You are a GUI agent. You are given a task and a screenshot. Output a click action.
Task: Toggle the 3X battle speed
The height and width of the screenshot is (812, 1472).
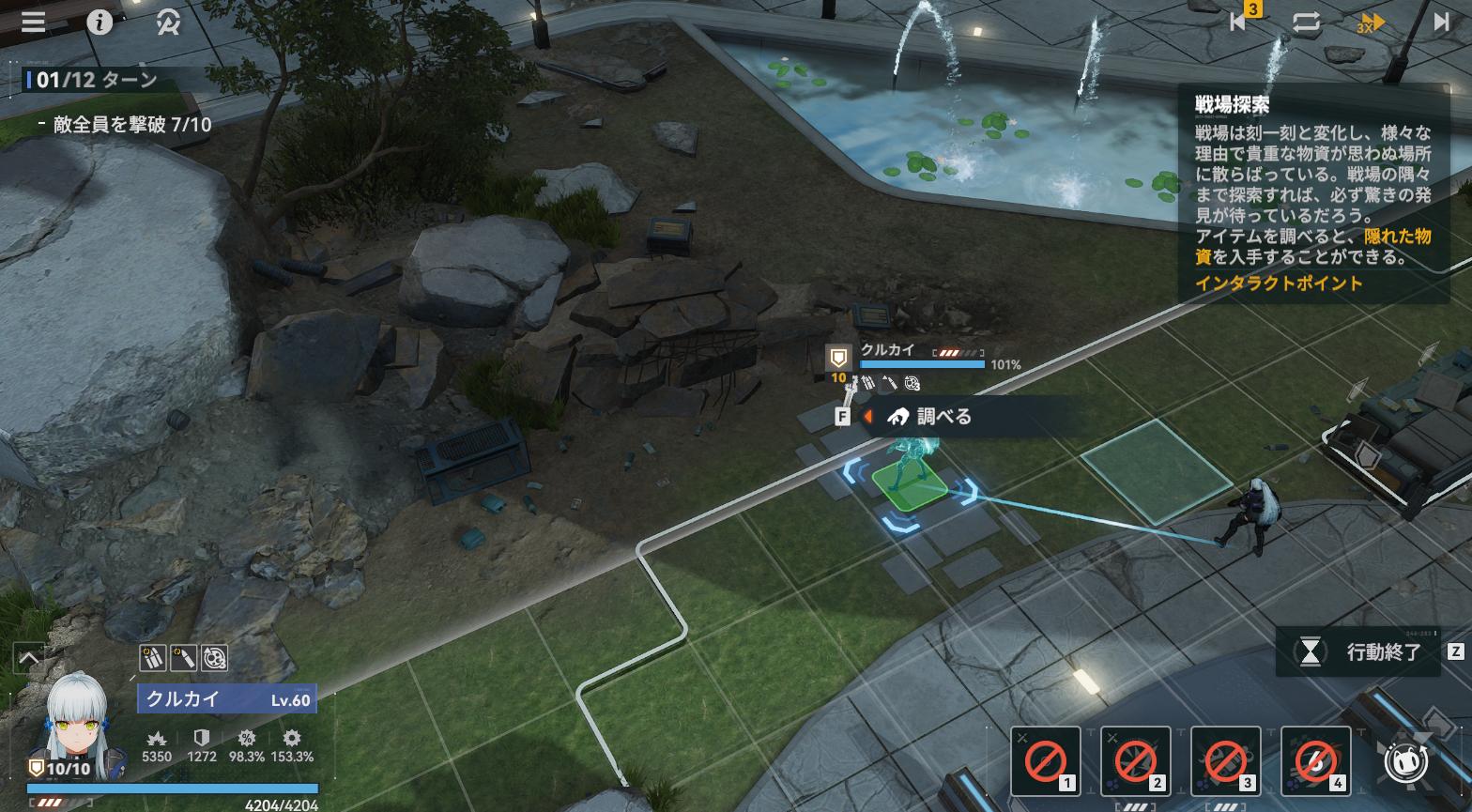click(x=1372, y=23)
